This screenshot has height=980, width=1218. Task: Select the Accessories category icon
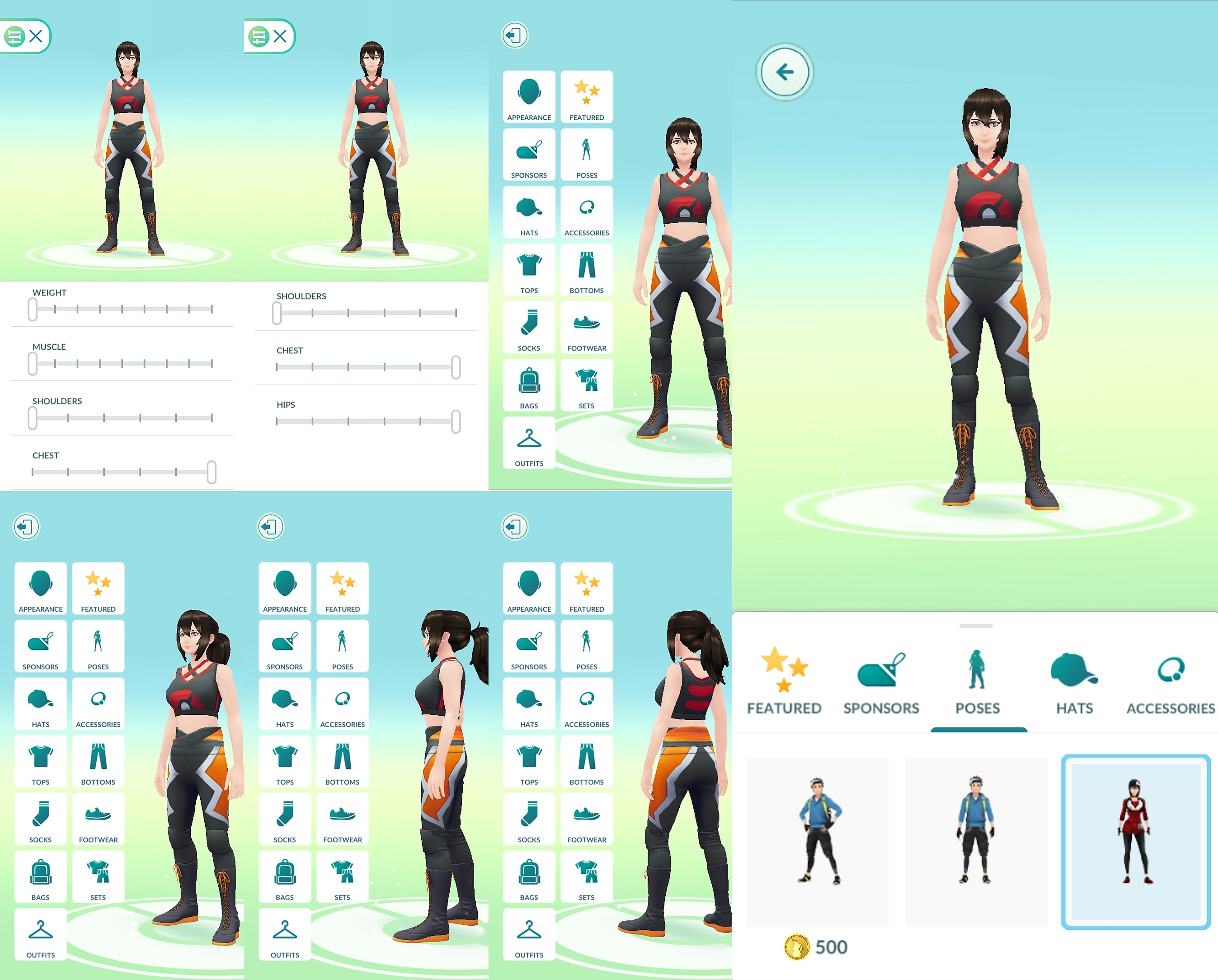point(587,212)
